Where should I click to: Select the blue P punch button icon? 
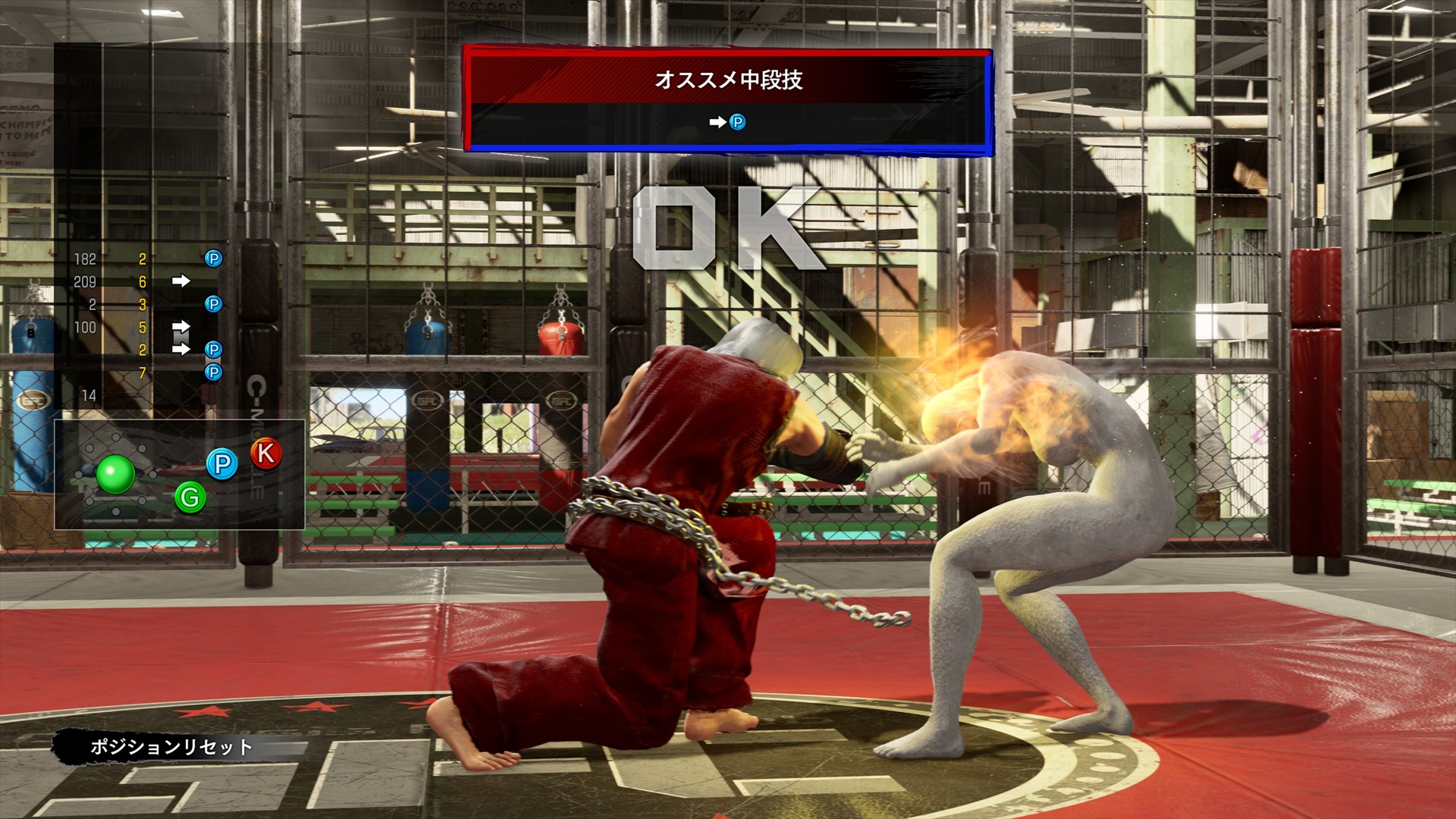(221, 465)
